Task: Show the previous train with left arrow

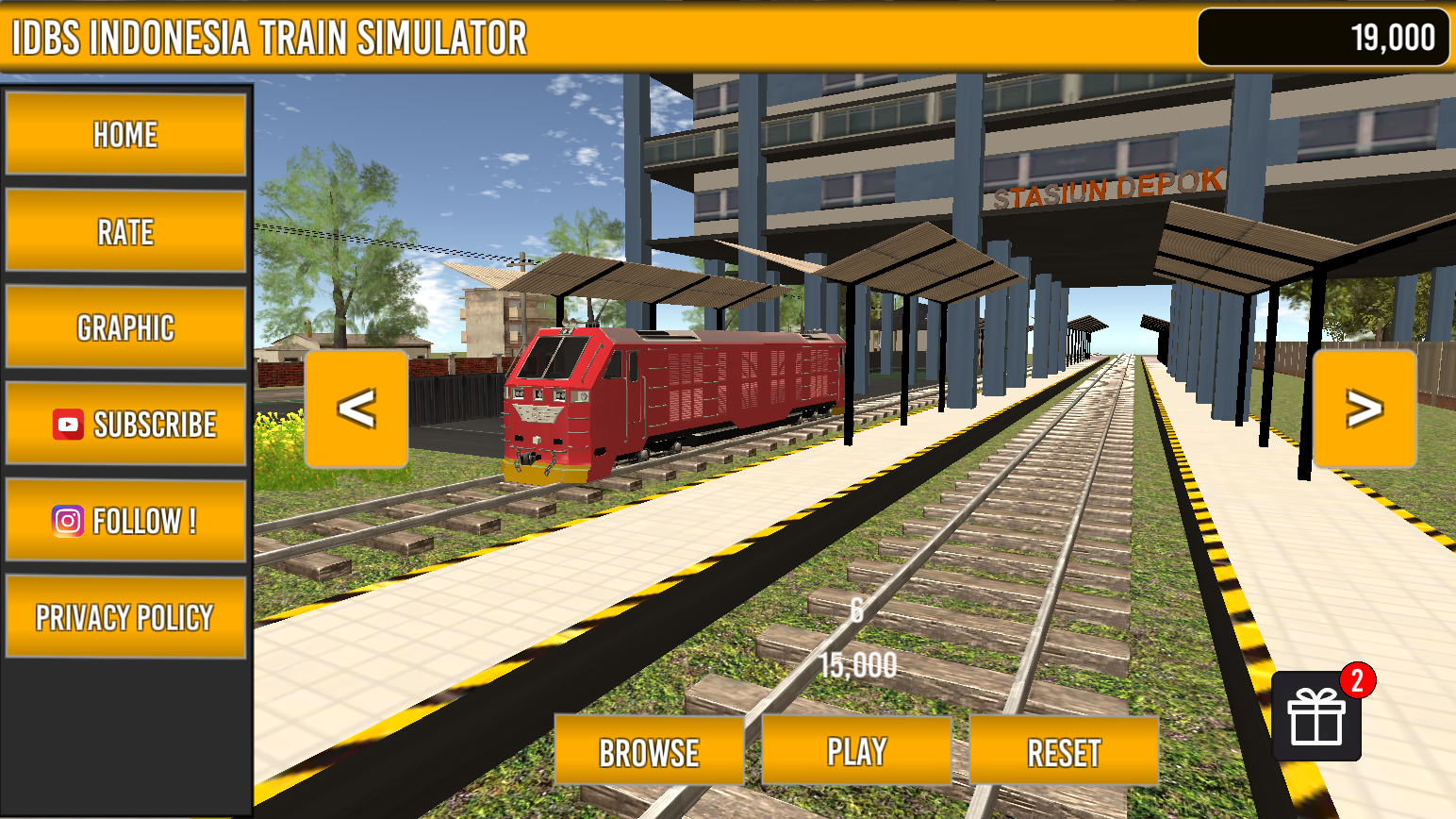Action: tap(356, 409)
